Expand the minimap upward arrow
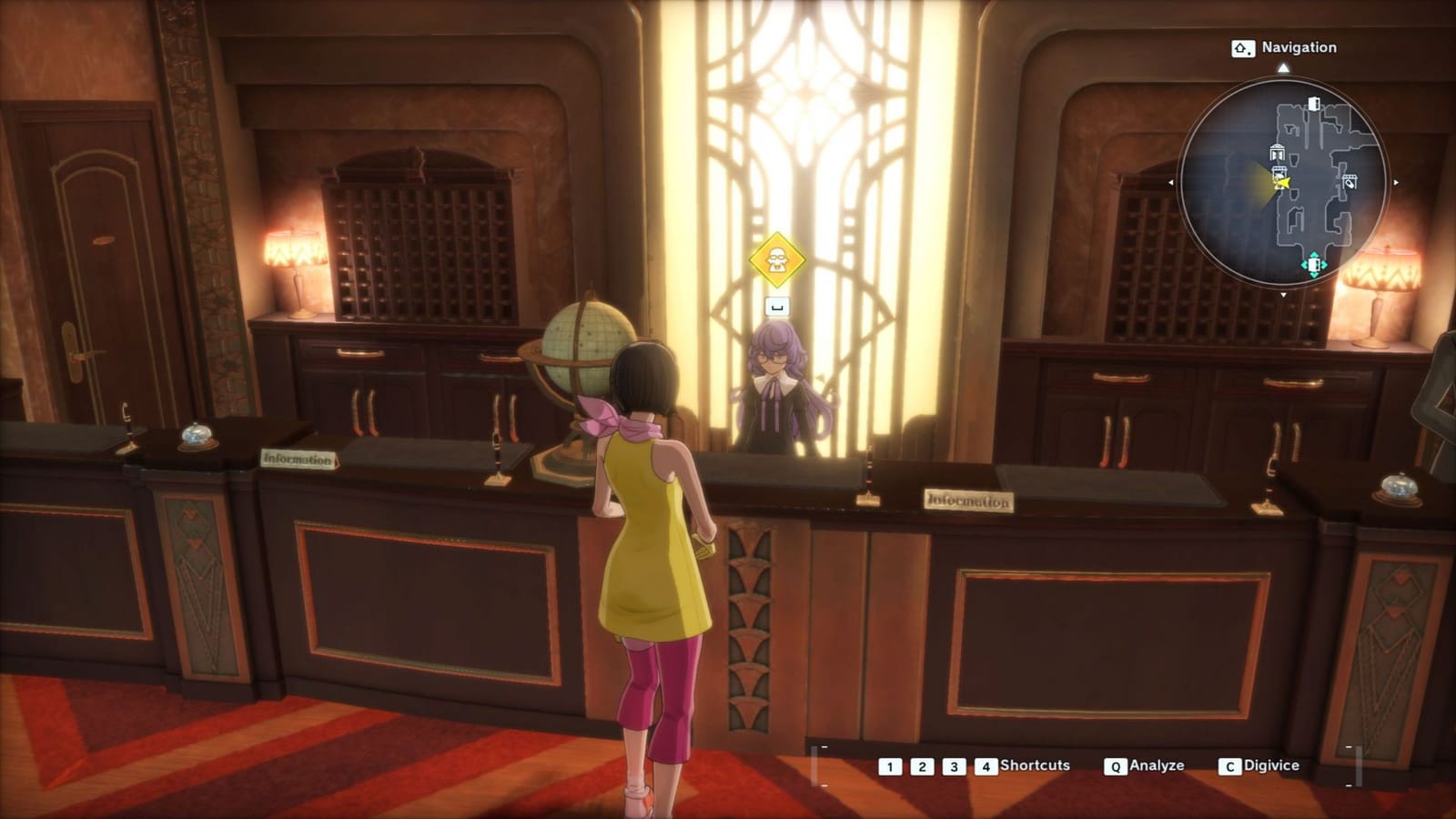The height and width of the screenshot is (819, 1456). pos(1284,66)
